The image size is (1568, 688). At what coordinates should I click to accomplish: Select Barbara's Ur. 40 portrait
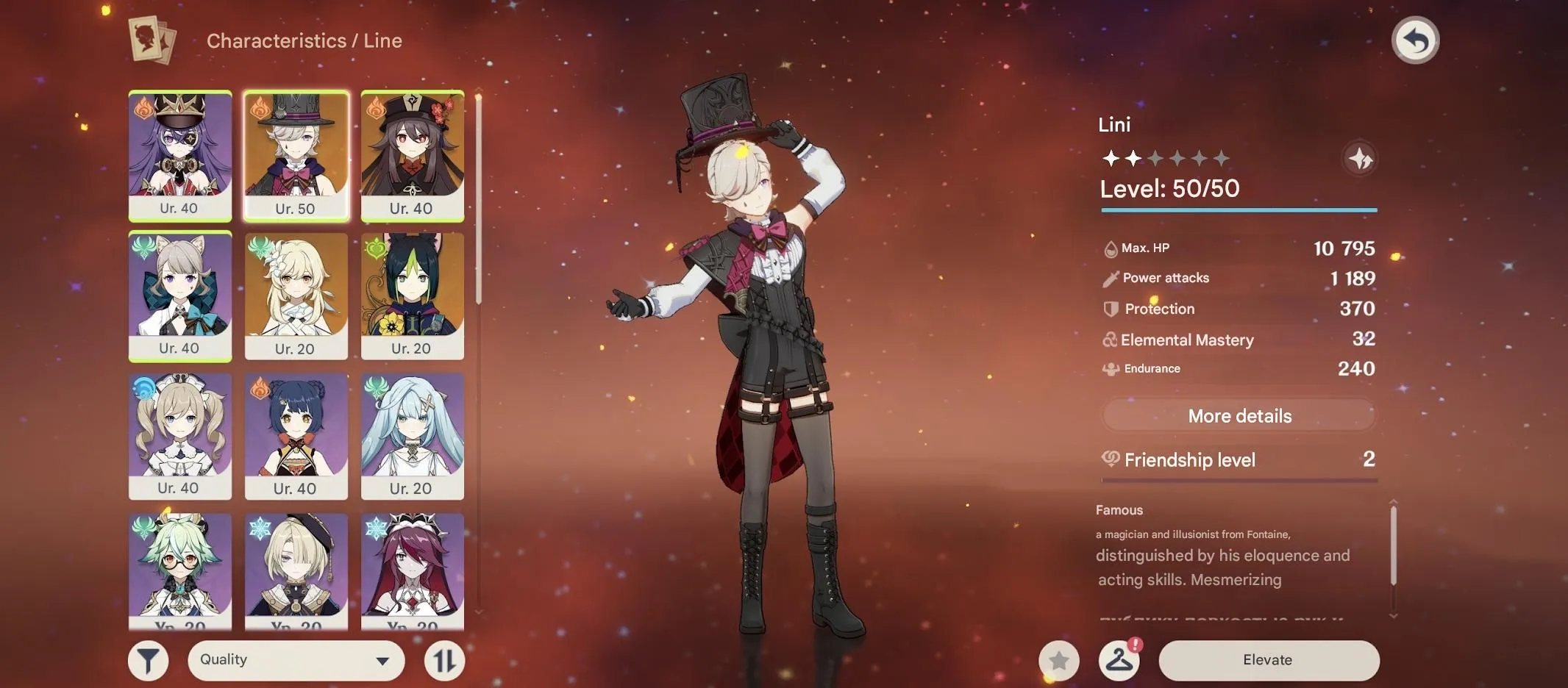coord(180,435)
